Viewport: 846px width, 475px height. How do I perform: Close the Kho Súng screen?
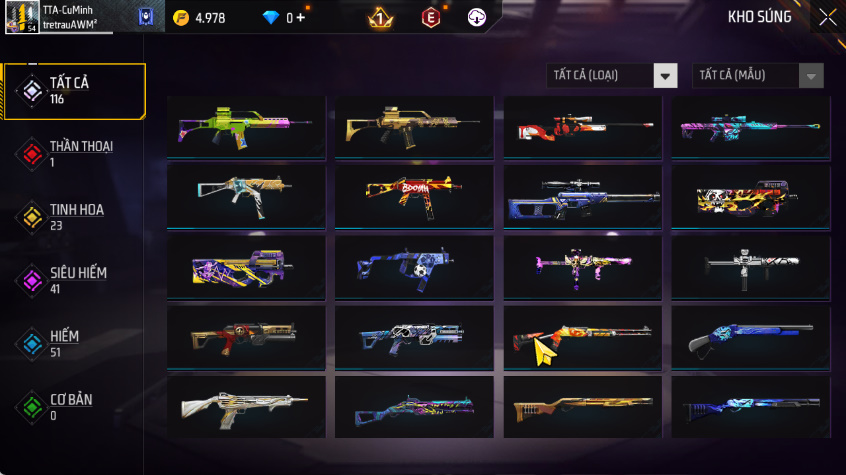827,17
